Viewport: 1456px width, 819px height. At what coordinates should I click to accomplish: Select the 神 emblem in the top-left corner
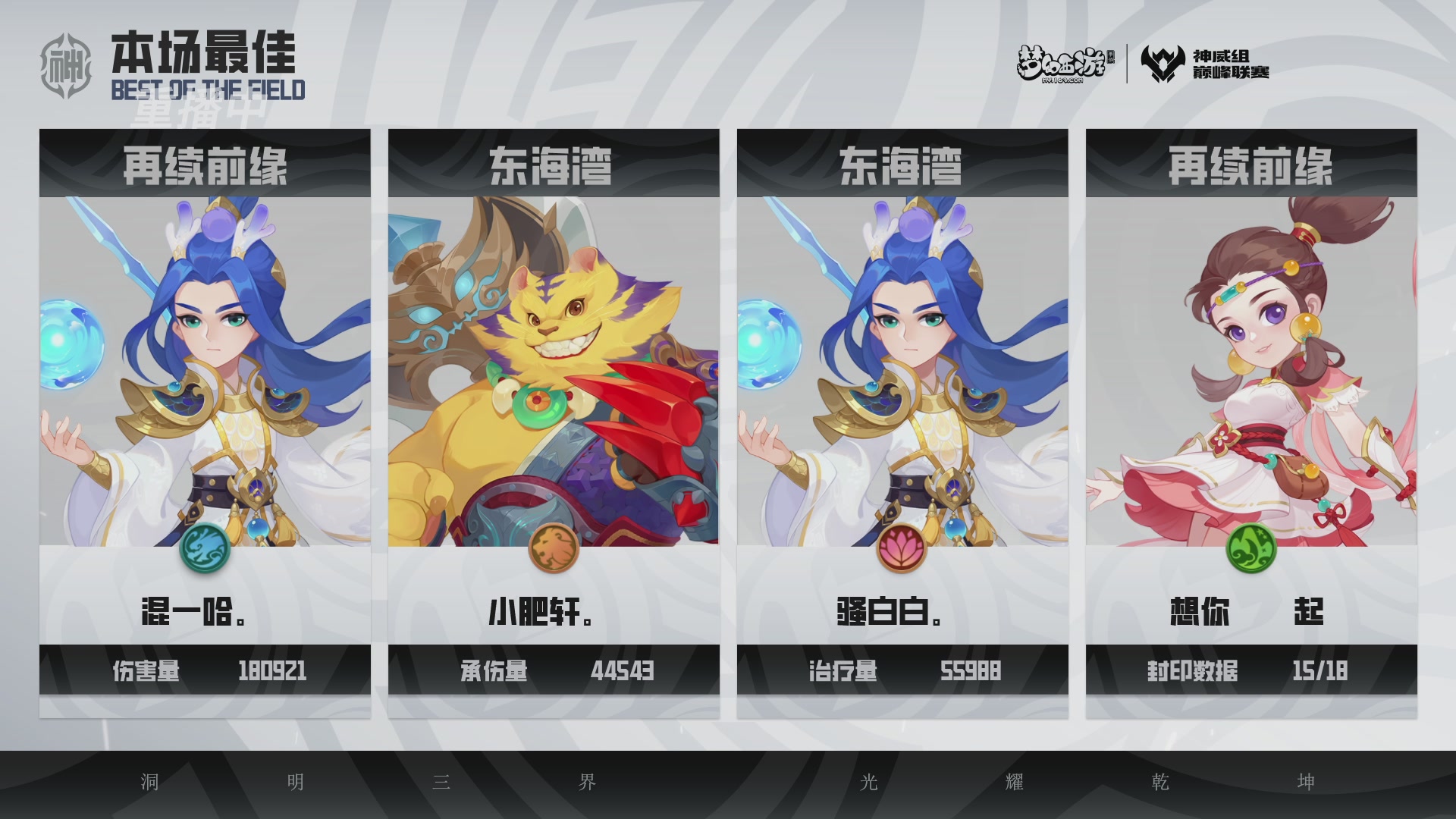tap(68, 60)
